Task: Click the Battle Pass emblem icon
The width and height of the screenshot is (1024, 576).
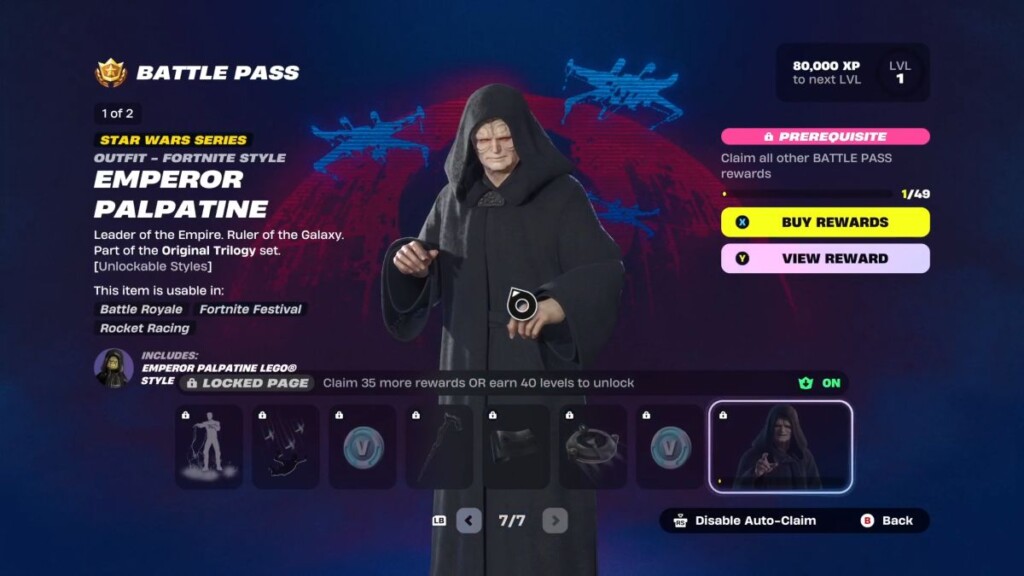Action: 111,73
